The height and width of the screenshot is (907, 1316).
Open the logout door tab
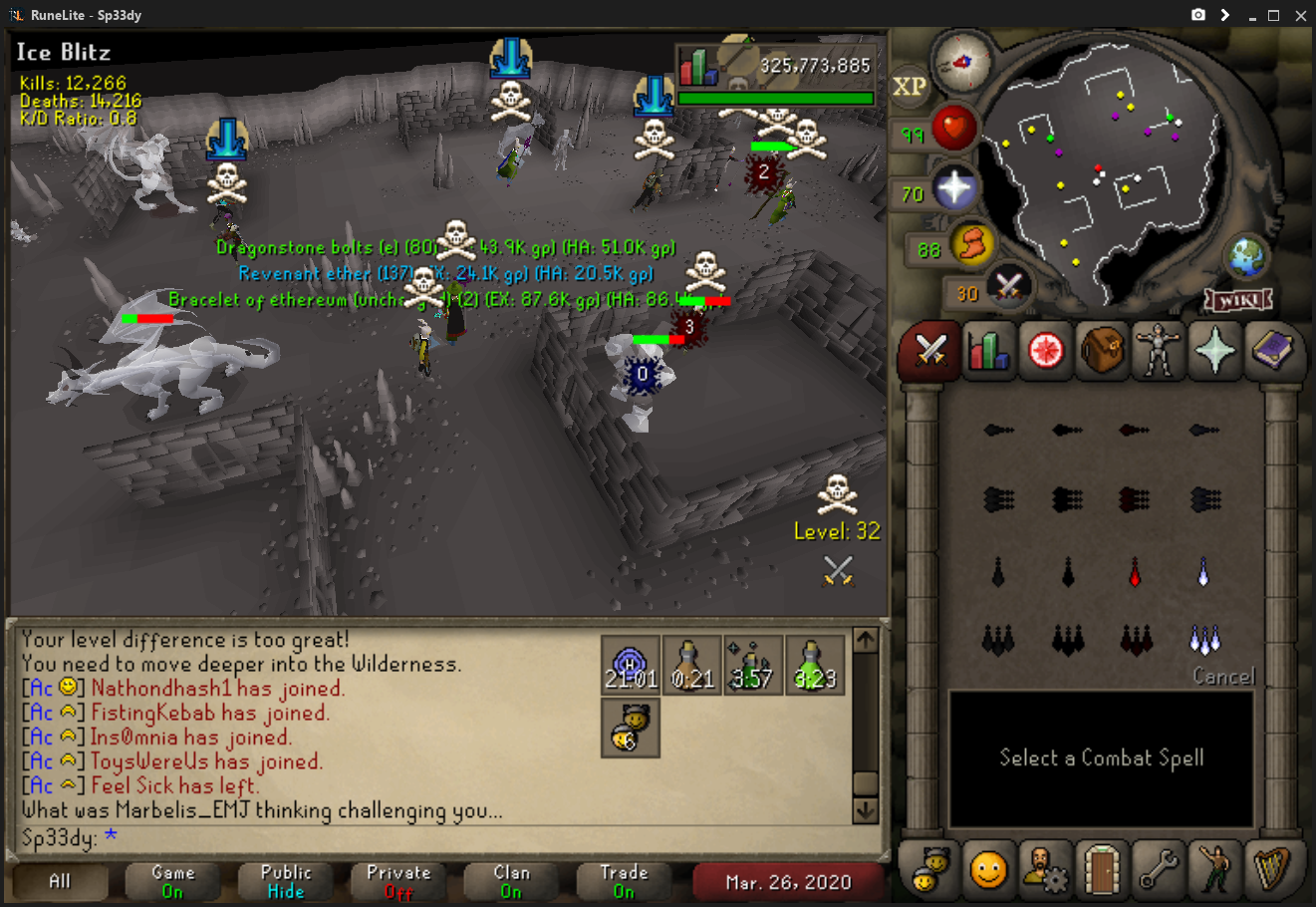(1101, 870)
